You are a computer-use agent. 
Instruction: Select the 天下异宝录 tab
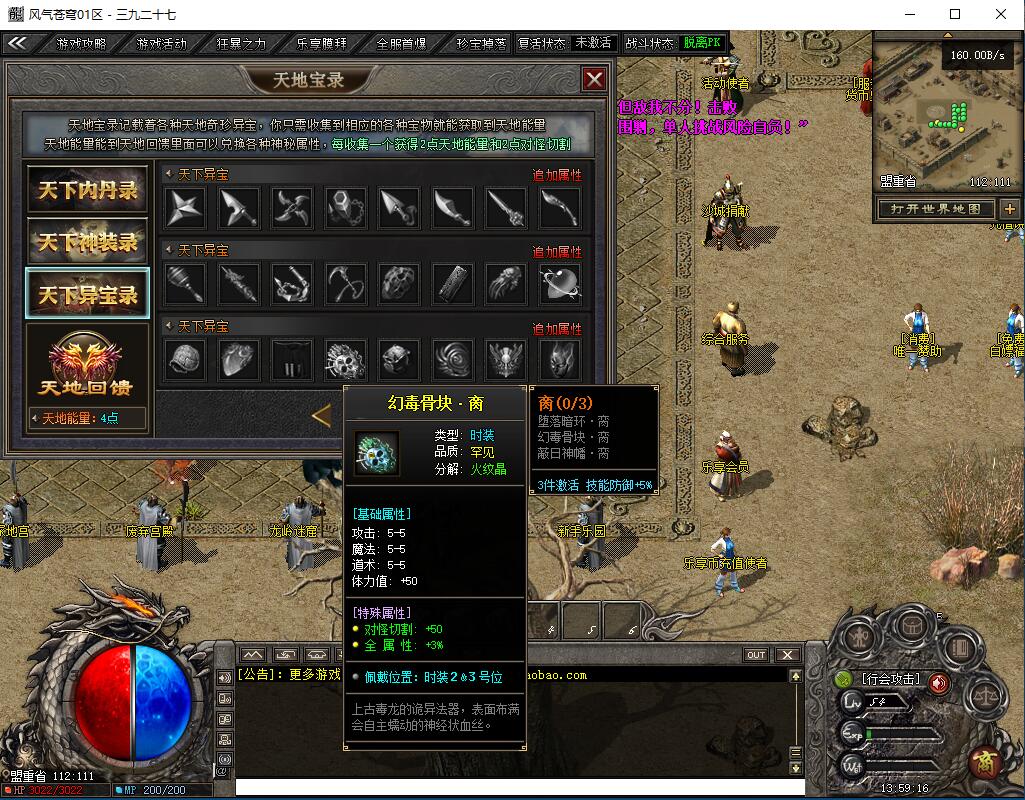(x=87, y=295)
